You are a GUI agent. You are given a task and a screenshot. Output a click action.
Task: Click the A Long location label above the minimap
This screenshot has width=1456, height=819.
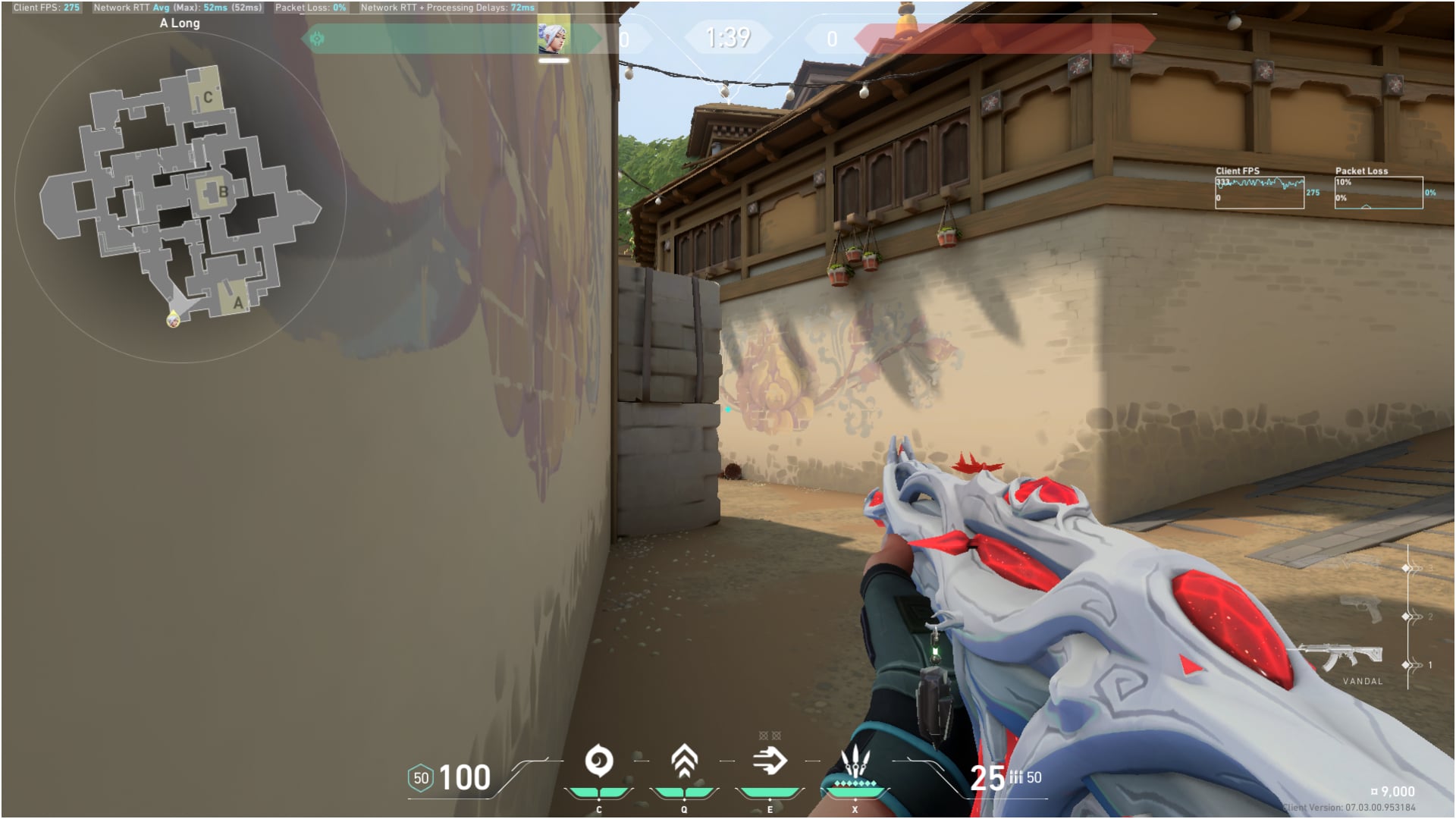pos(178,23)
